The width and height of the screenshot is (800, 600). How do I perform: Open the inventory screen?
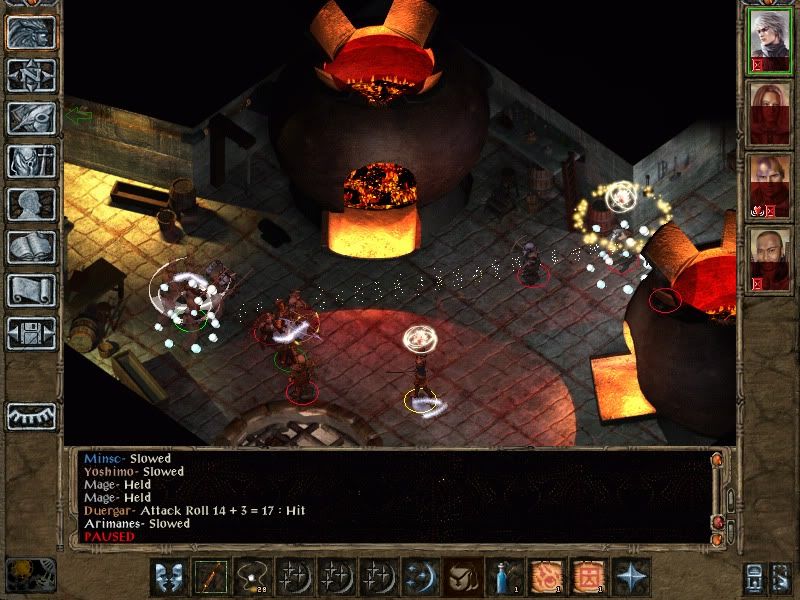[x=30, y=161]
